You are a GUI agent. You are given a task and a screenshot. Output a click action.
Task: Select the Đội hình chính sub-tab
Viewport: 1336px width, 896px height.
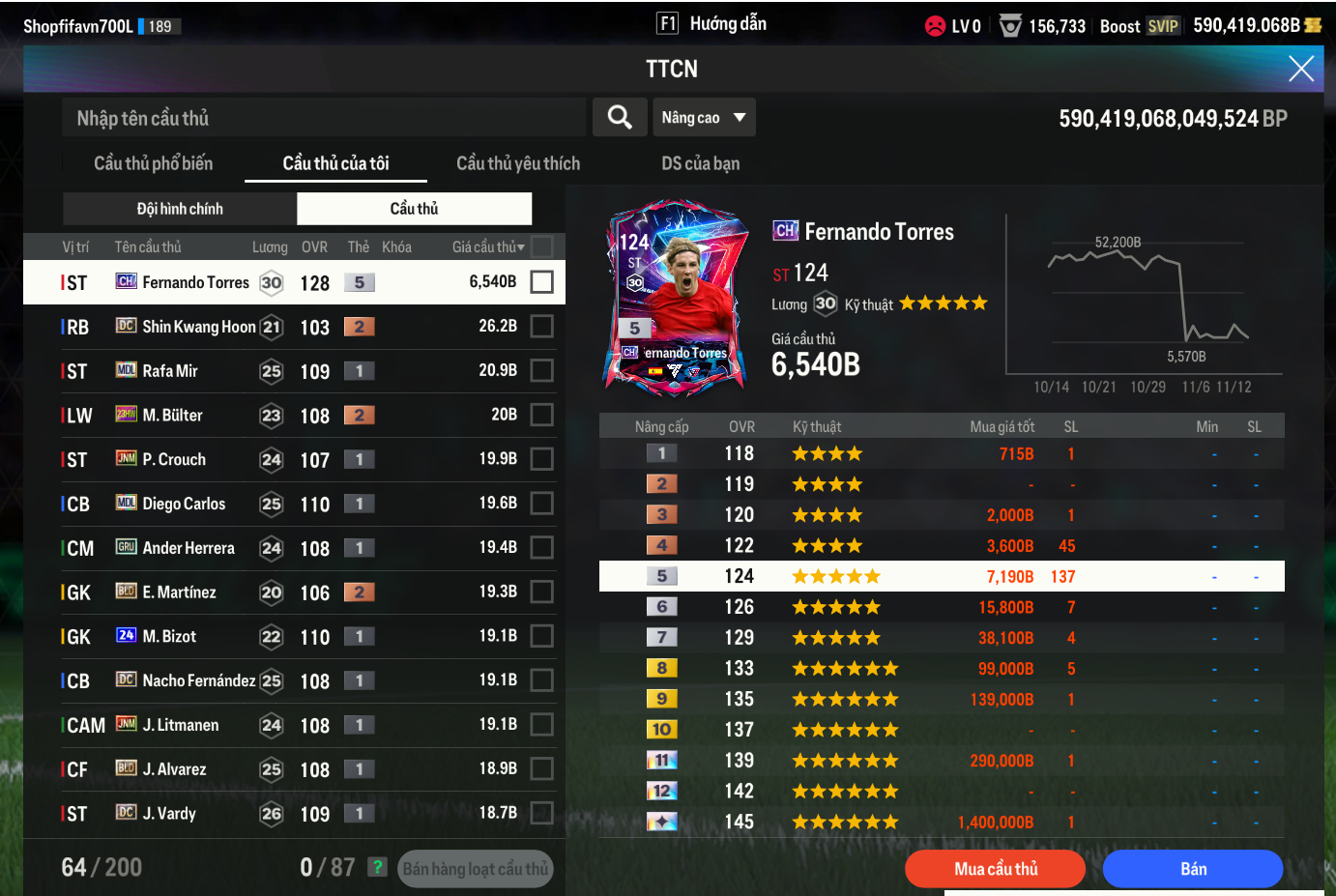[180, 209]
